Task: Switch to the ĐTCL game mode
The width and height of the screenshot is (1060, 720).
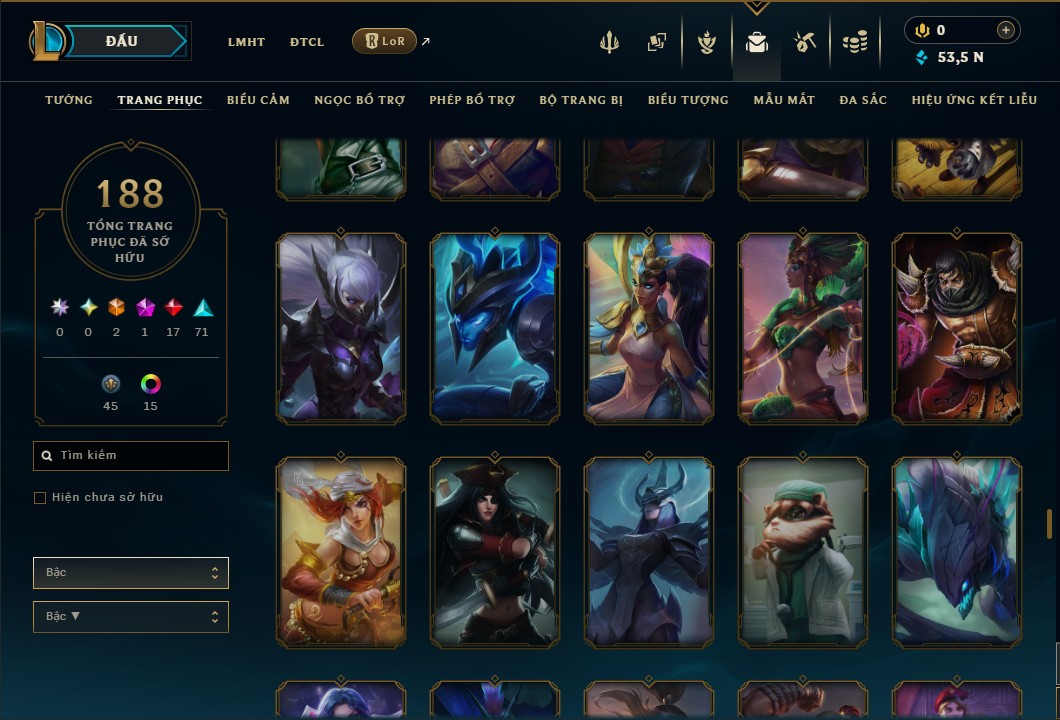Action: (x=307, y=42)
